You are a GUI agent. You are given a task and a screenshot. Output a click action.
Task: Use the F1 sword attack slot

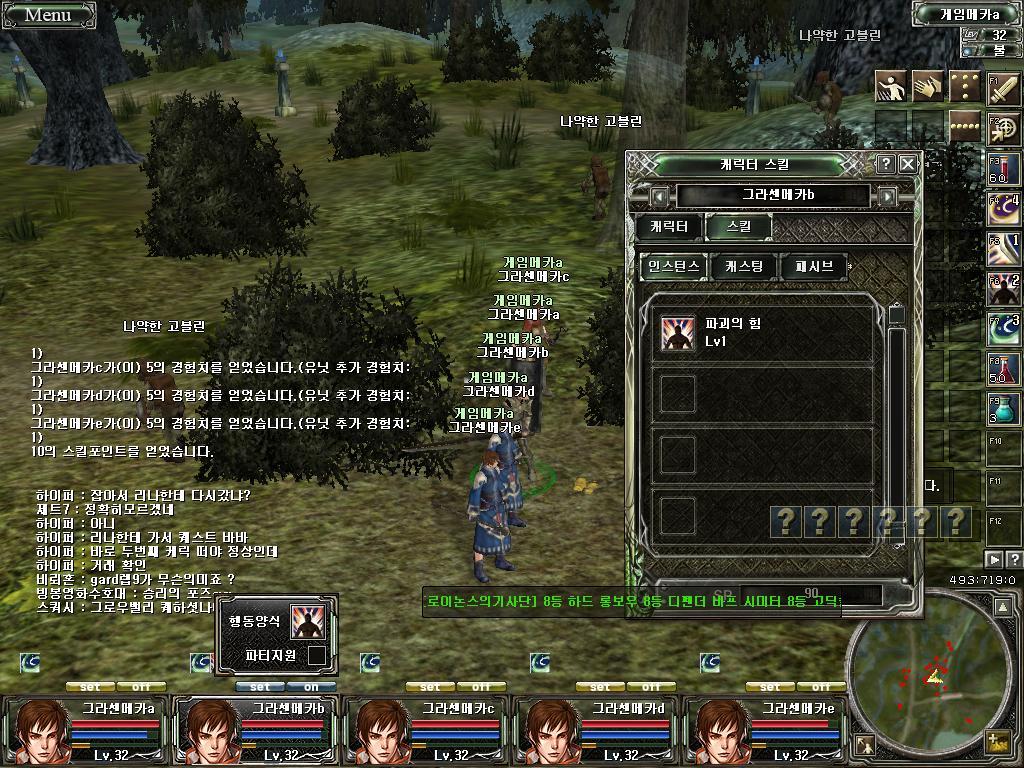1003,90
